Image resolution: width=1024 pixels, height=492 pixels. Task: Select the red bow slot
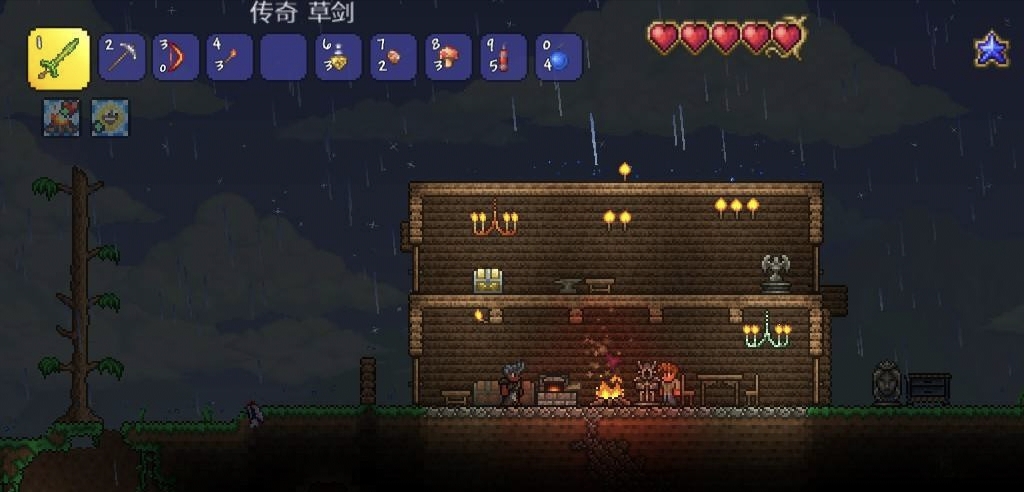pos(176,58)
